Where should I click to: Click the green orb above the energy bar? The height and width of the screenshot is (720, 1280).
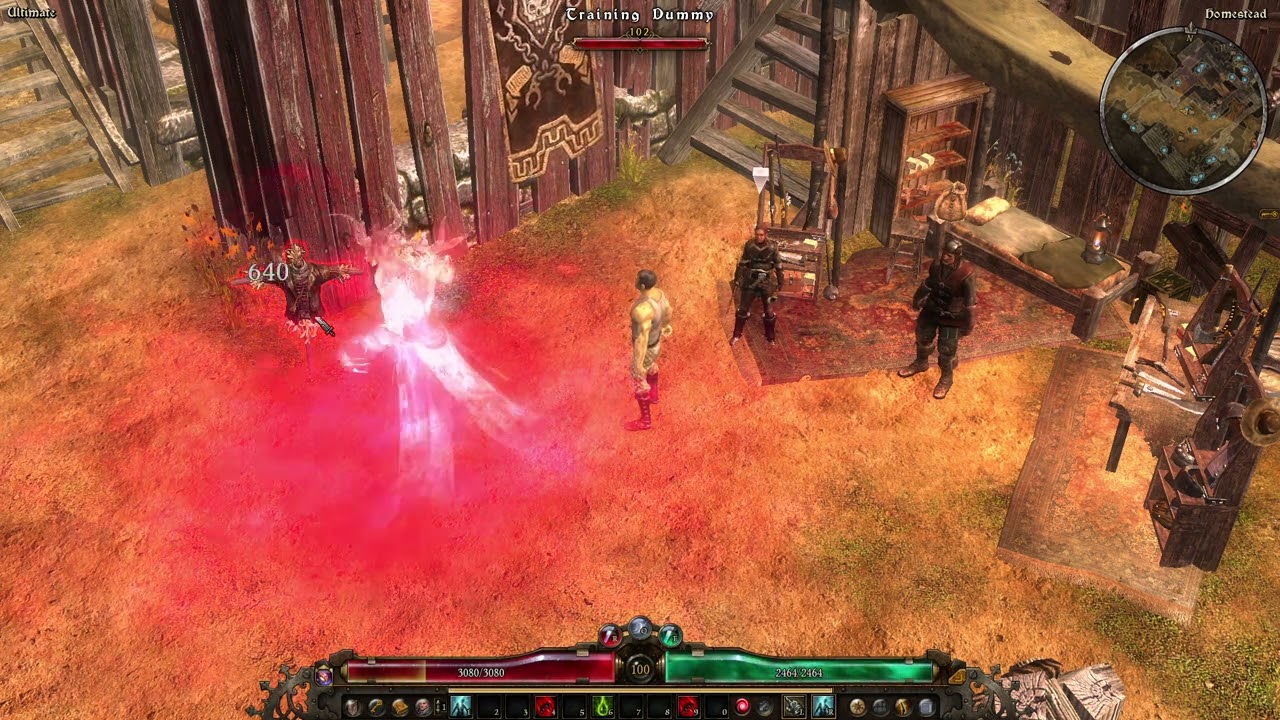(x=670, y=635)
